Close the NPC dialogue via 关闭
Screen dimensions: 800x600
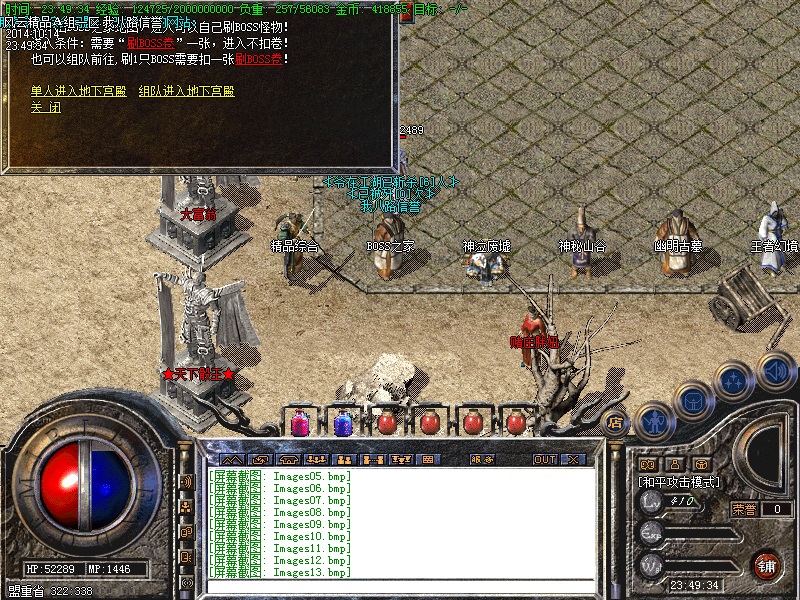click(x=45, y=108)
